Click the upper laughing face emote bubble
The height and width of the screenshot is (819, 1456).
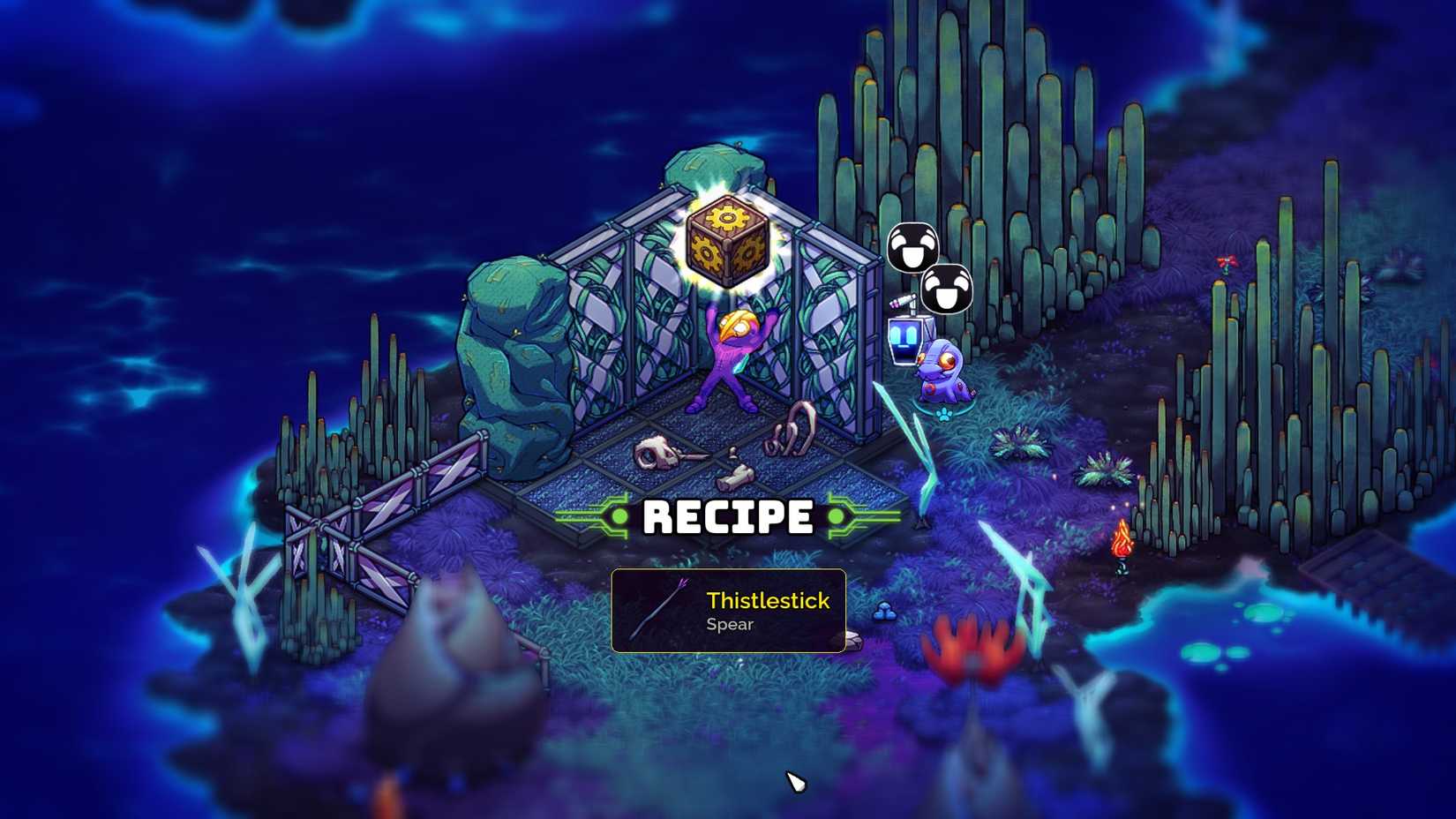coord(913,247)
